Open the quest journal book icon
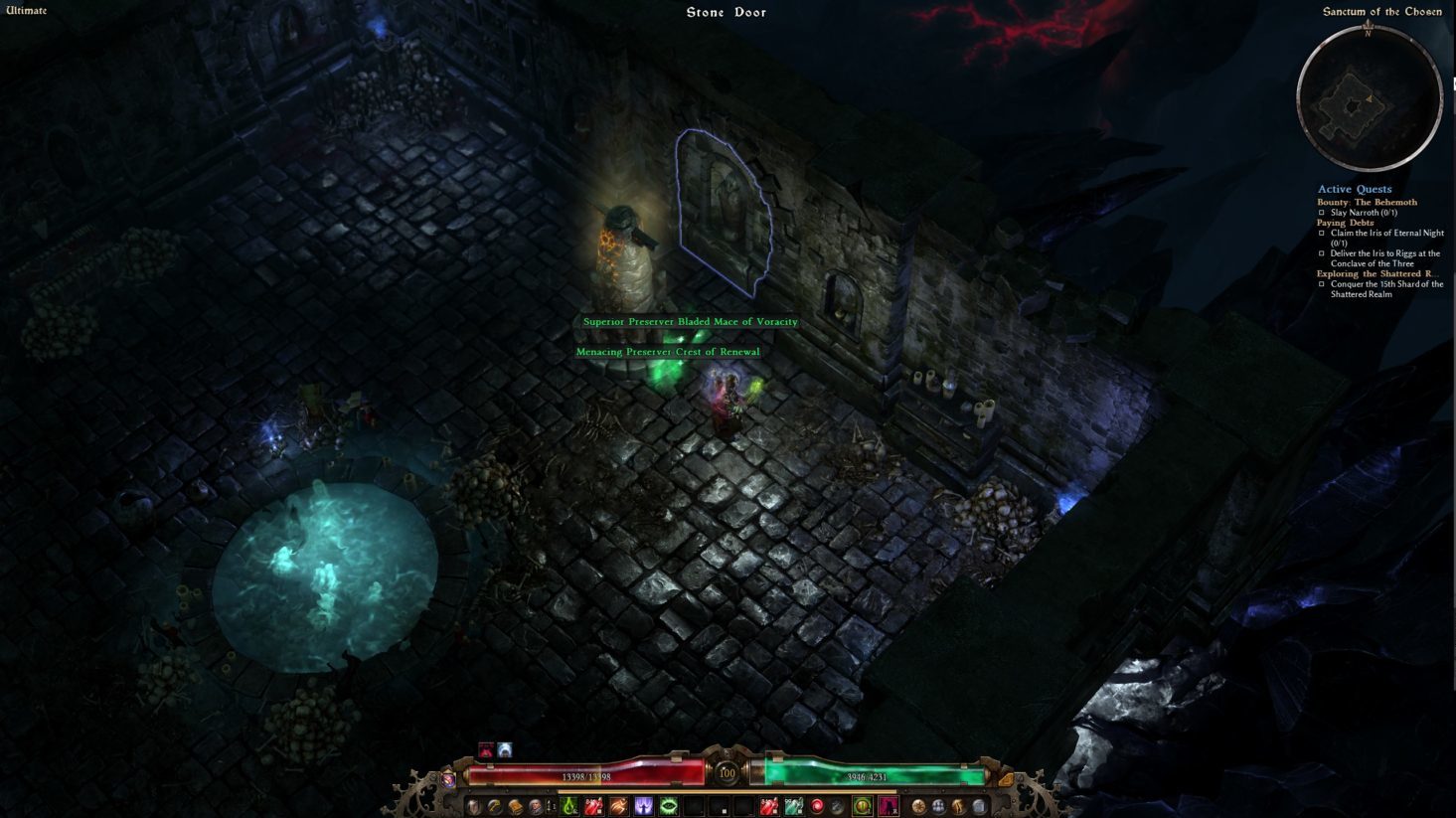The height and width of the screenshot is (818, 1456). coord(515,806)
